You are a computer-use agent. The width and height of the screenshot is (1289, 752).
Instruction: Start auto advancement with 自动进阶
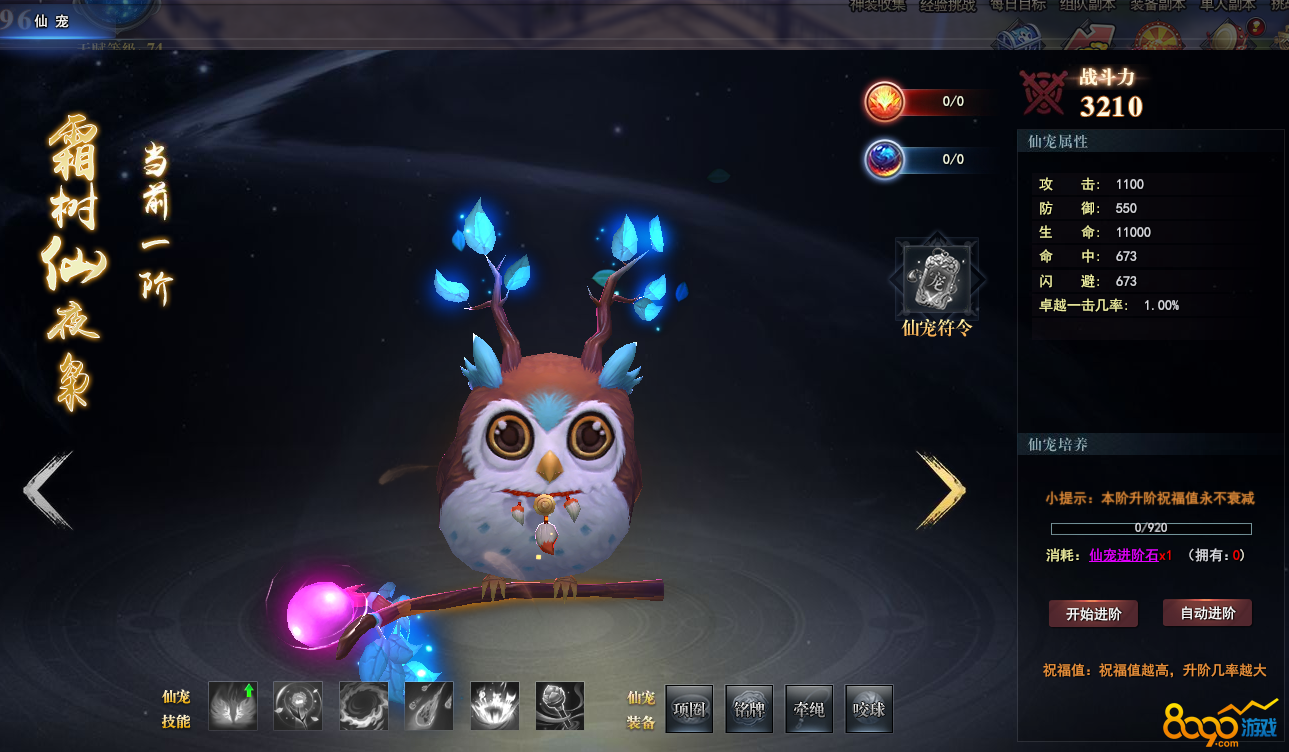1207,613
